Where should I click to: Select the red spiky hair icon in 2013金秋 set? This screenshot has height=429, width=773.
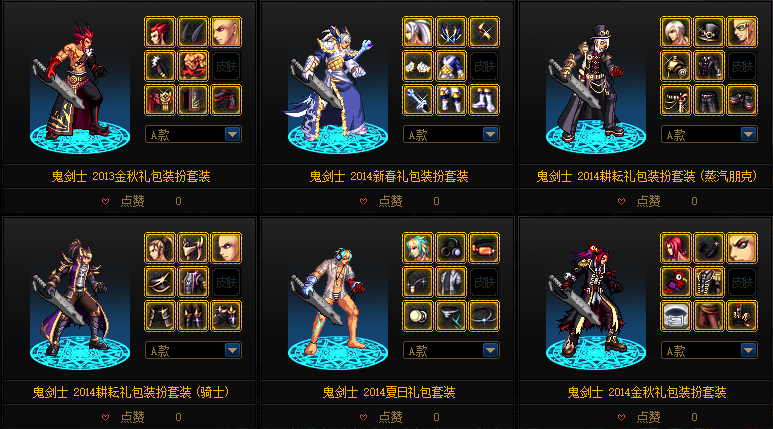pos(160,31)
